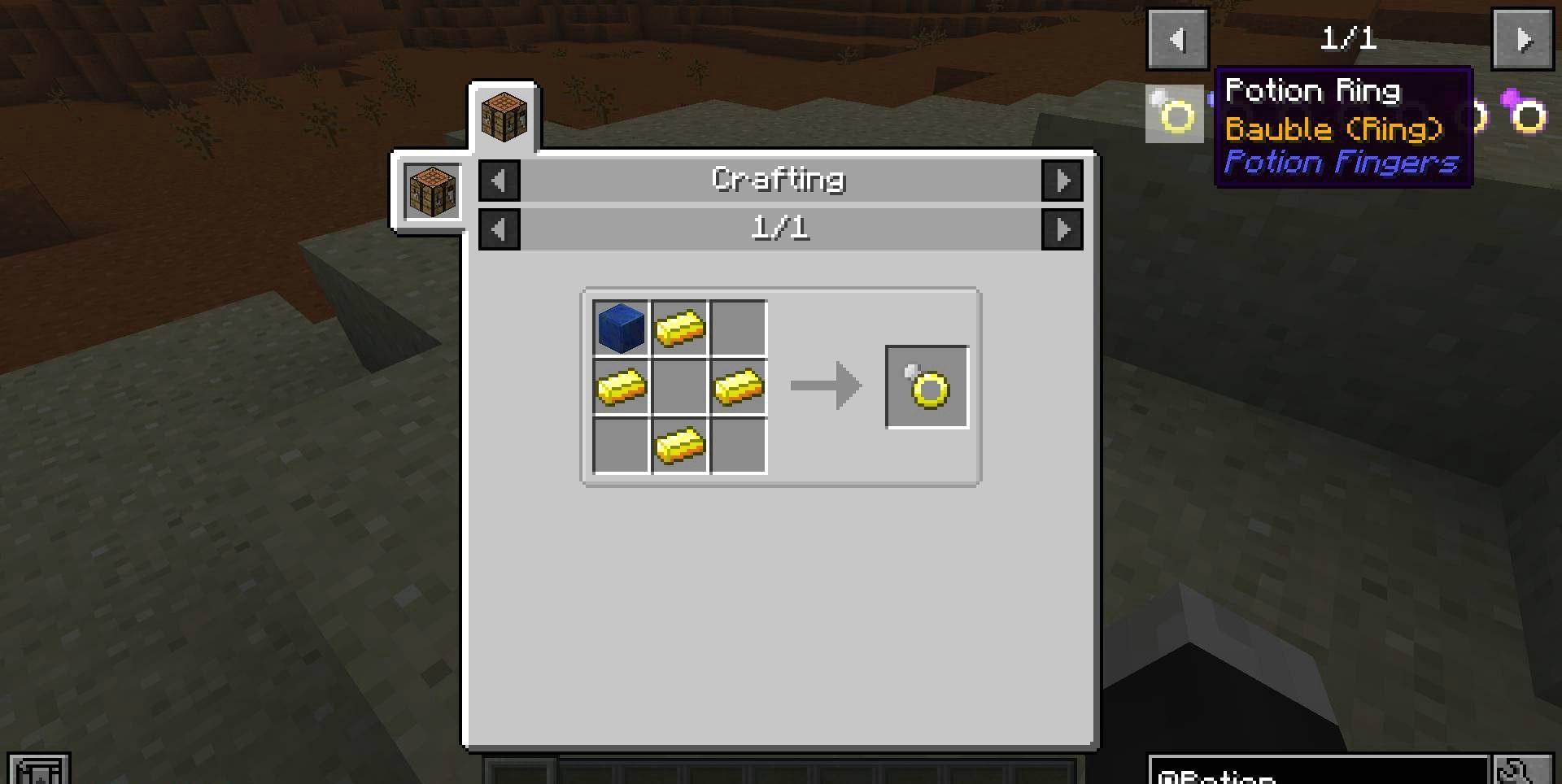The image size is (1562, 784).
Task: Click the Potion Ring output slot
Action: 927,387
